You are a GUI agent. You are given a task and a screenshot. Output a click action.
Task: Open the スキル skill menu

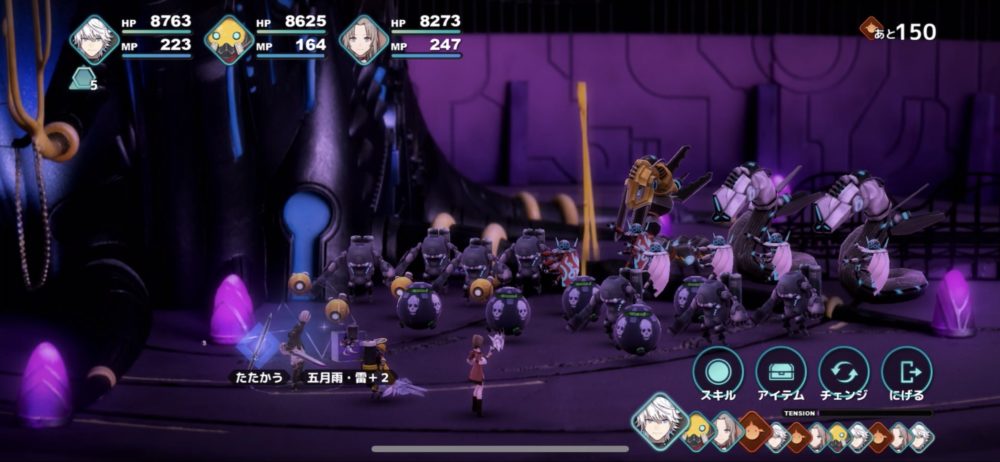[x=718, y=371]
